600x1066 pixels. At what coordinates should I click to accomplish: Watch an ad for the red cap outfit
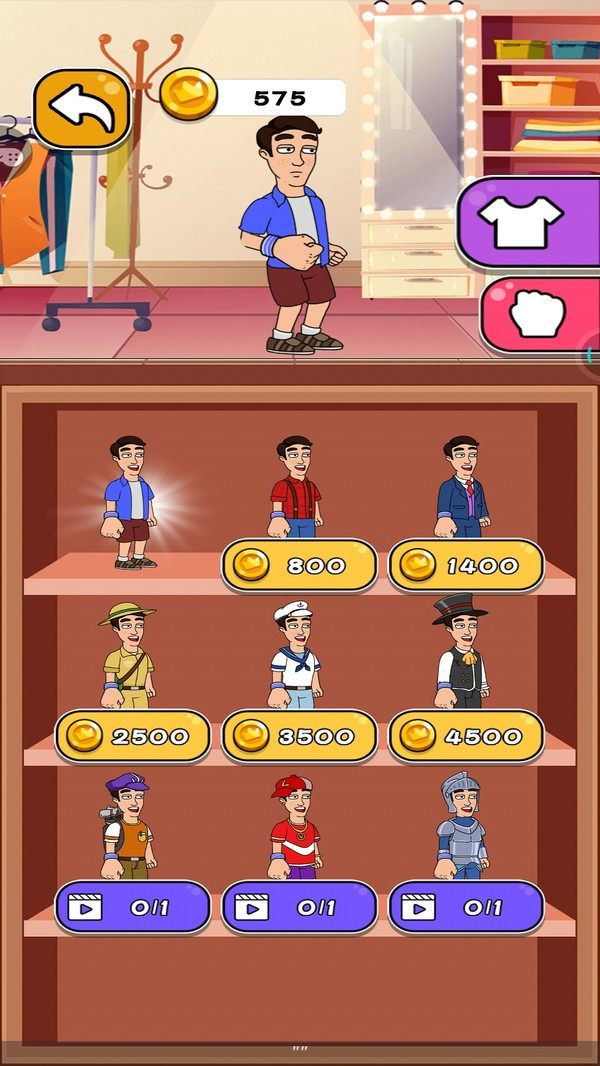point(299,908)
